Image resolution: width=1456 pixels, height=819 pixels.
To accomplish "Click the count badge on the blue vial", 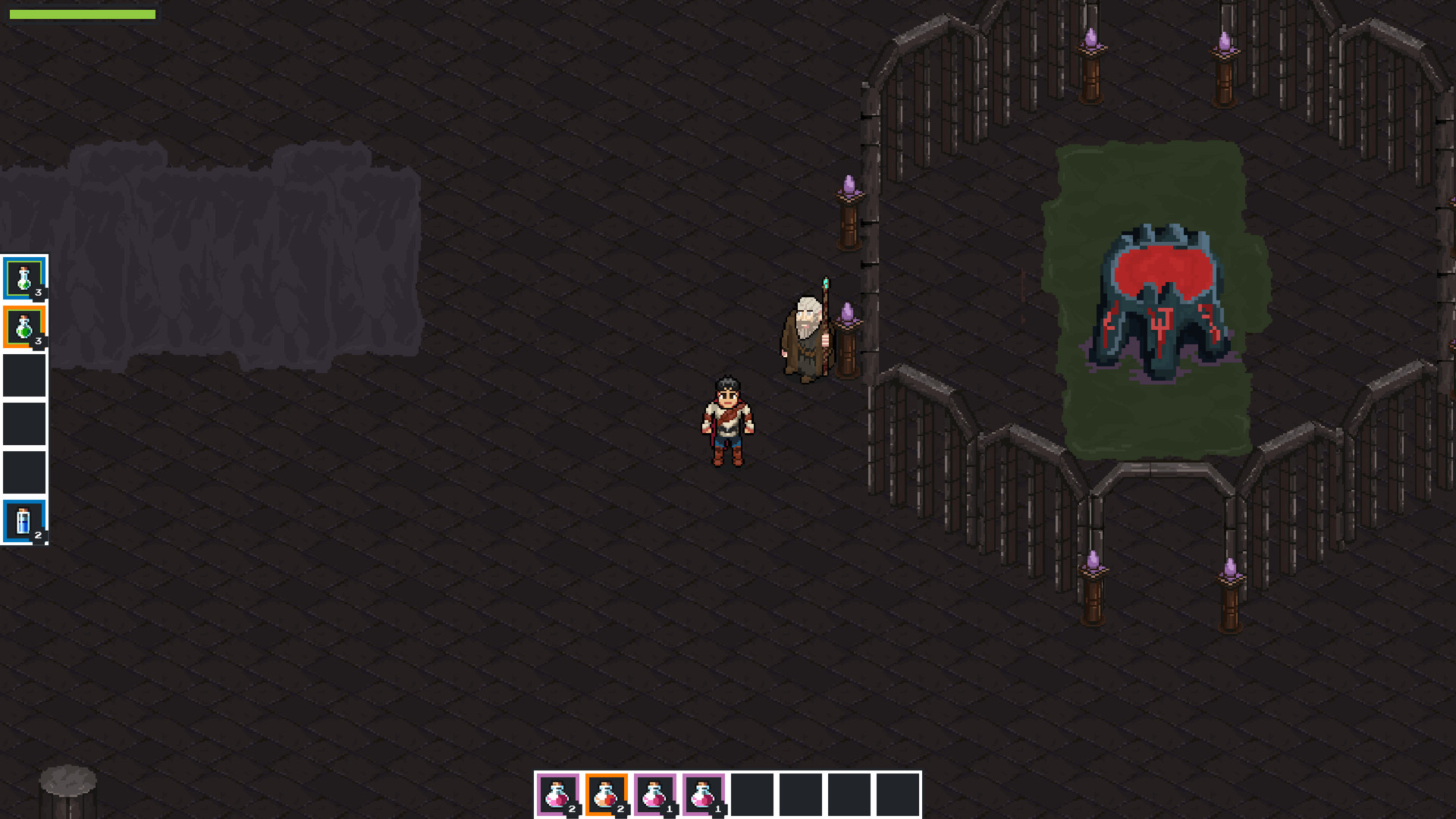I will pyautogui.click(x=38, y=535).
